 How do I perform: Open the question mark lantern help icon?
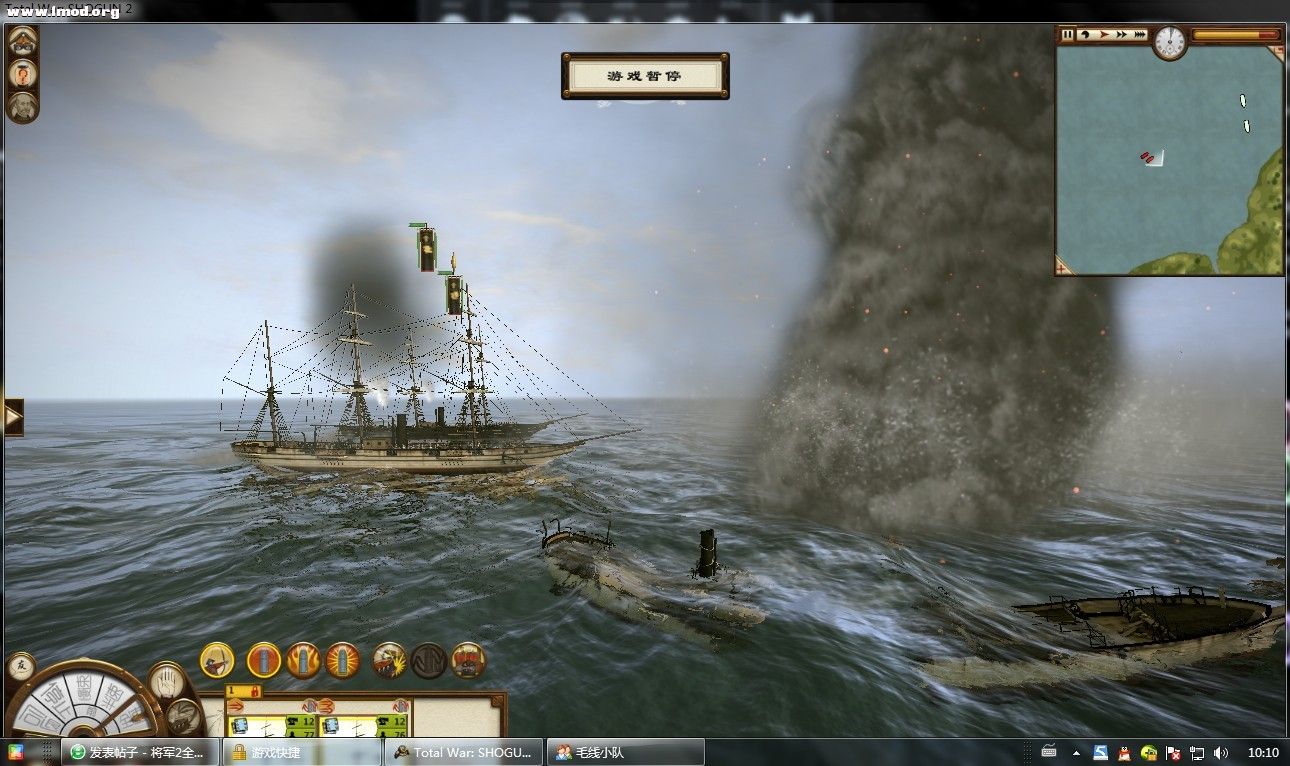22,74
